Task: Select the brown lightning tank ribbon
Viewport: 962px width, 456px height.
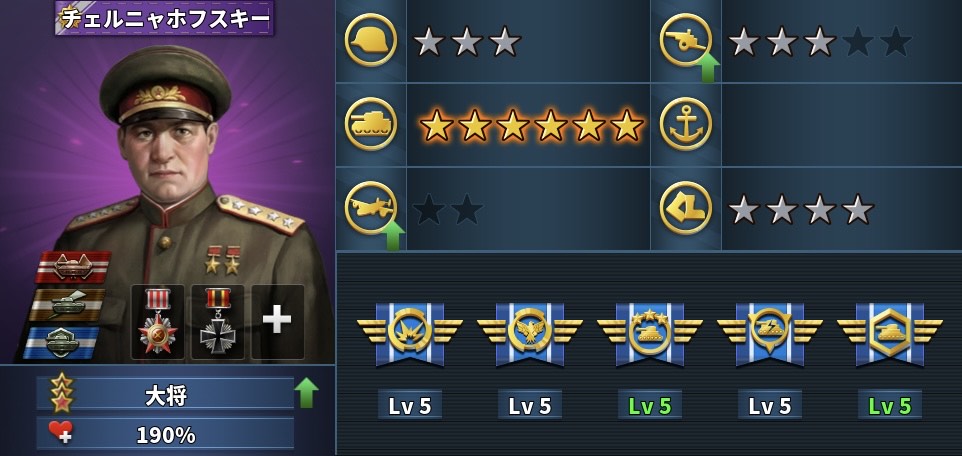Action: 66,303
